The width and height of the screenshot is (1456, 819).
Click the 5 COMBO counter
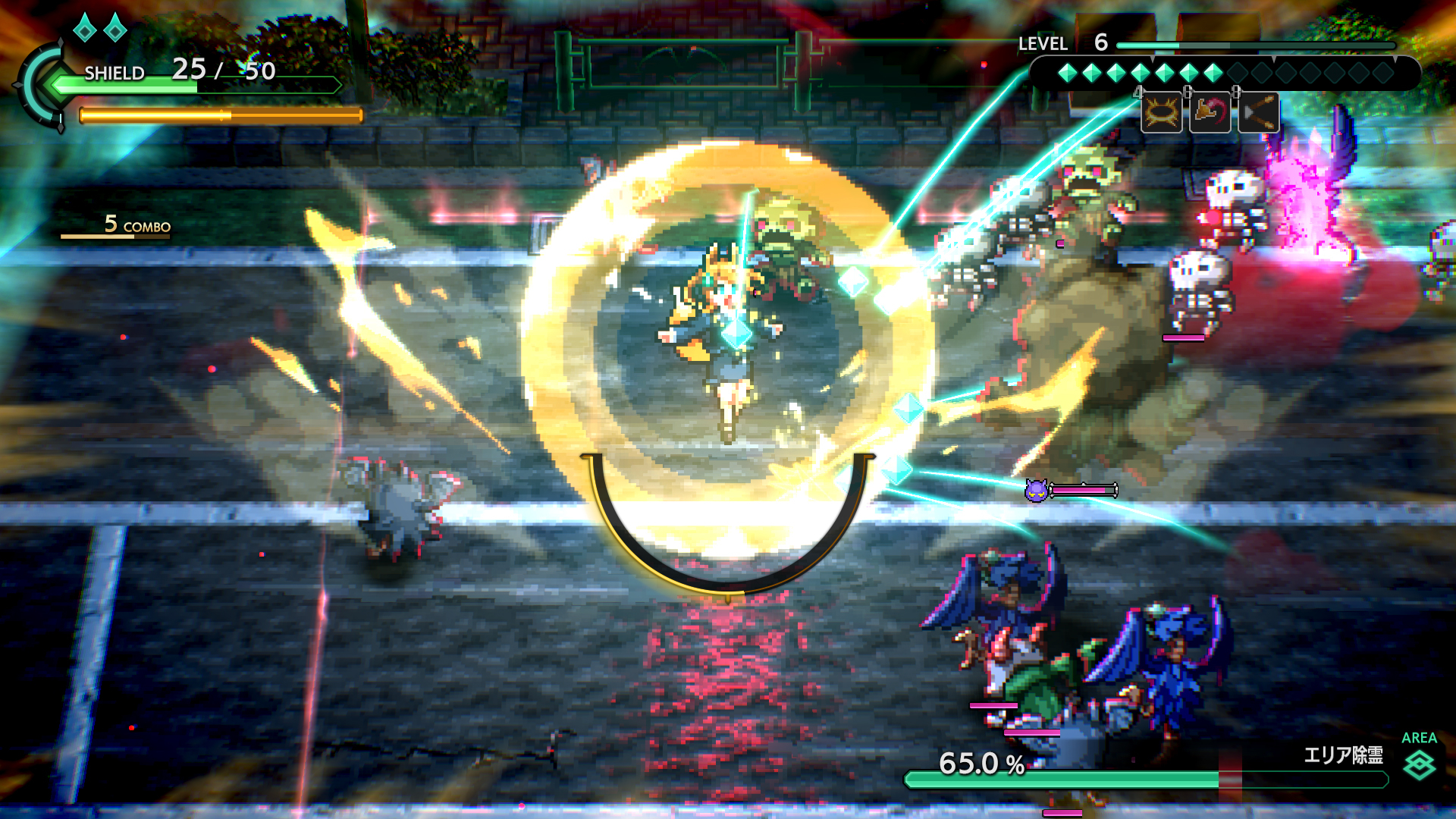coord(135,224)
